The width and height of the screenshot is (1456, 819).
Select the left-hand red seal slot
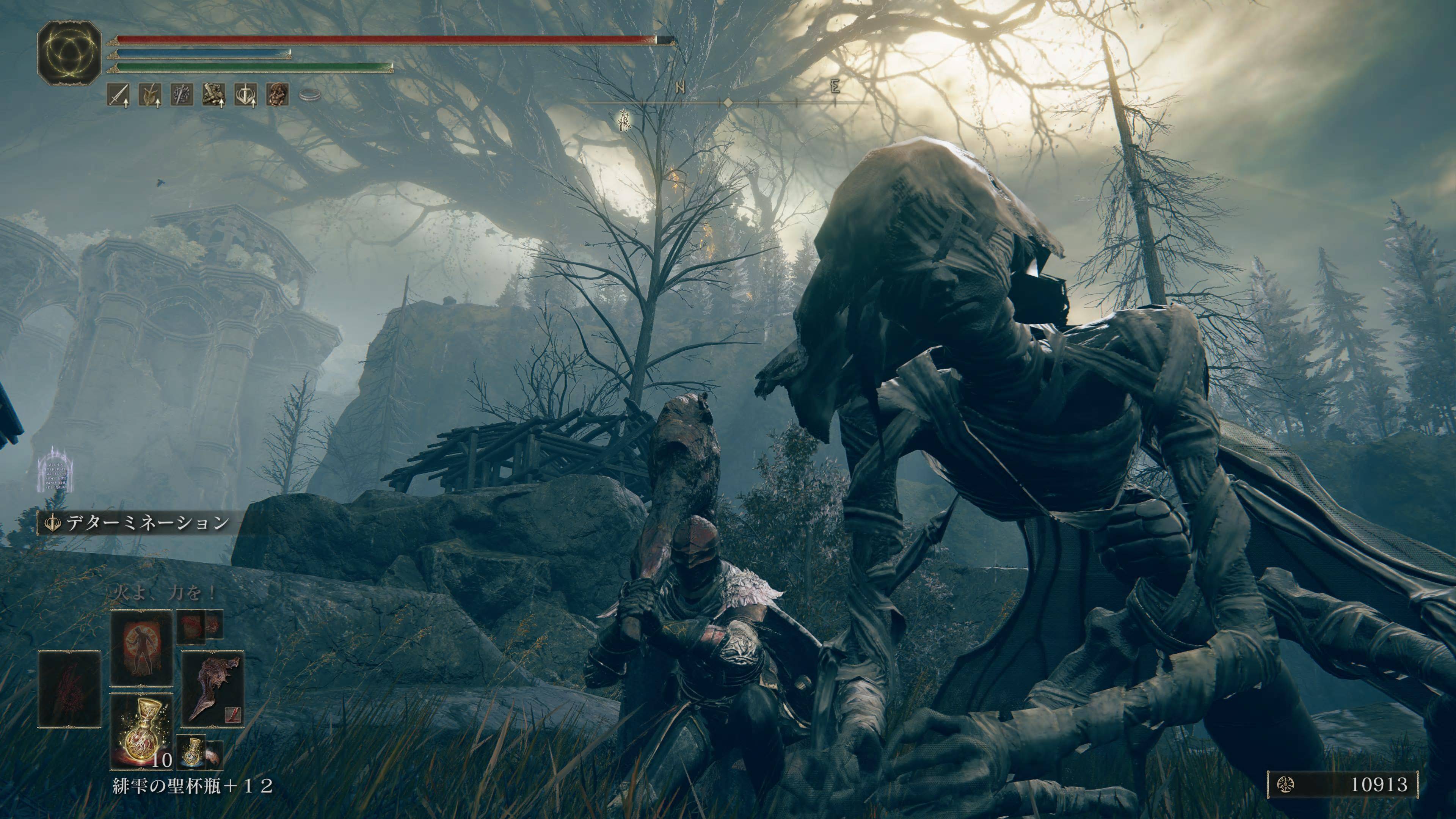[69, 689]
